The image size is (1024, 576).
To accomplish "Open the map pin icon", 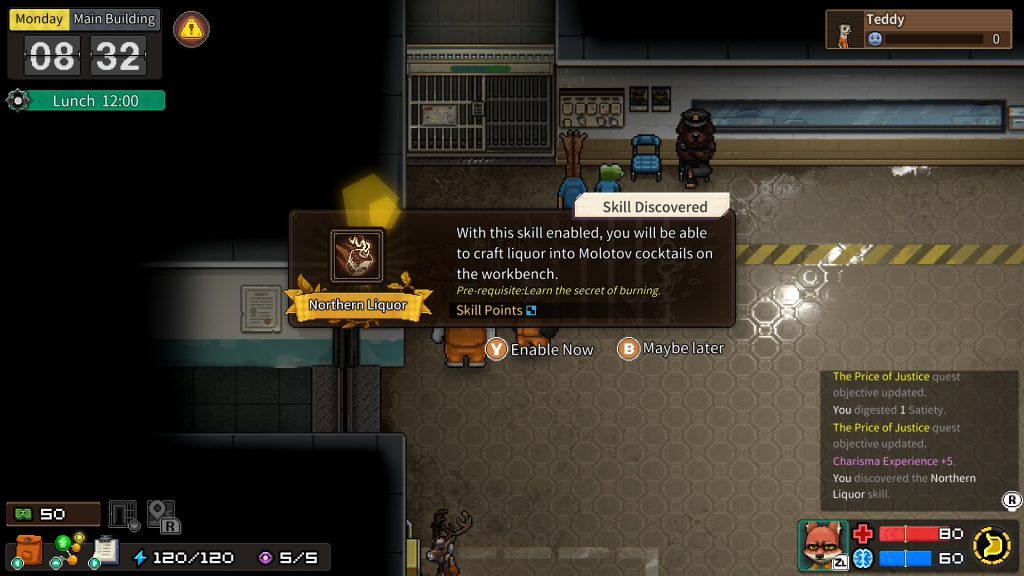I will (162, 516).
